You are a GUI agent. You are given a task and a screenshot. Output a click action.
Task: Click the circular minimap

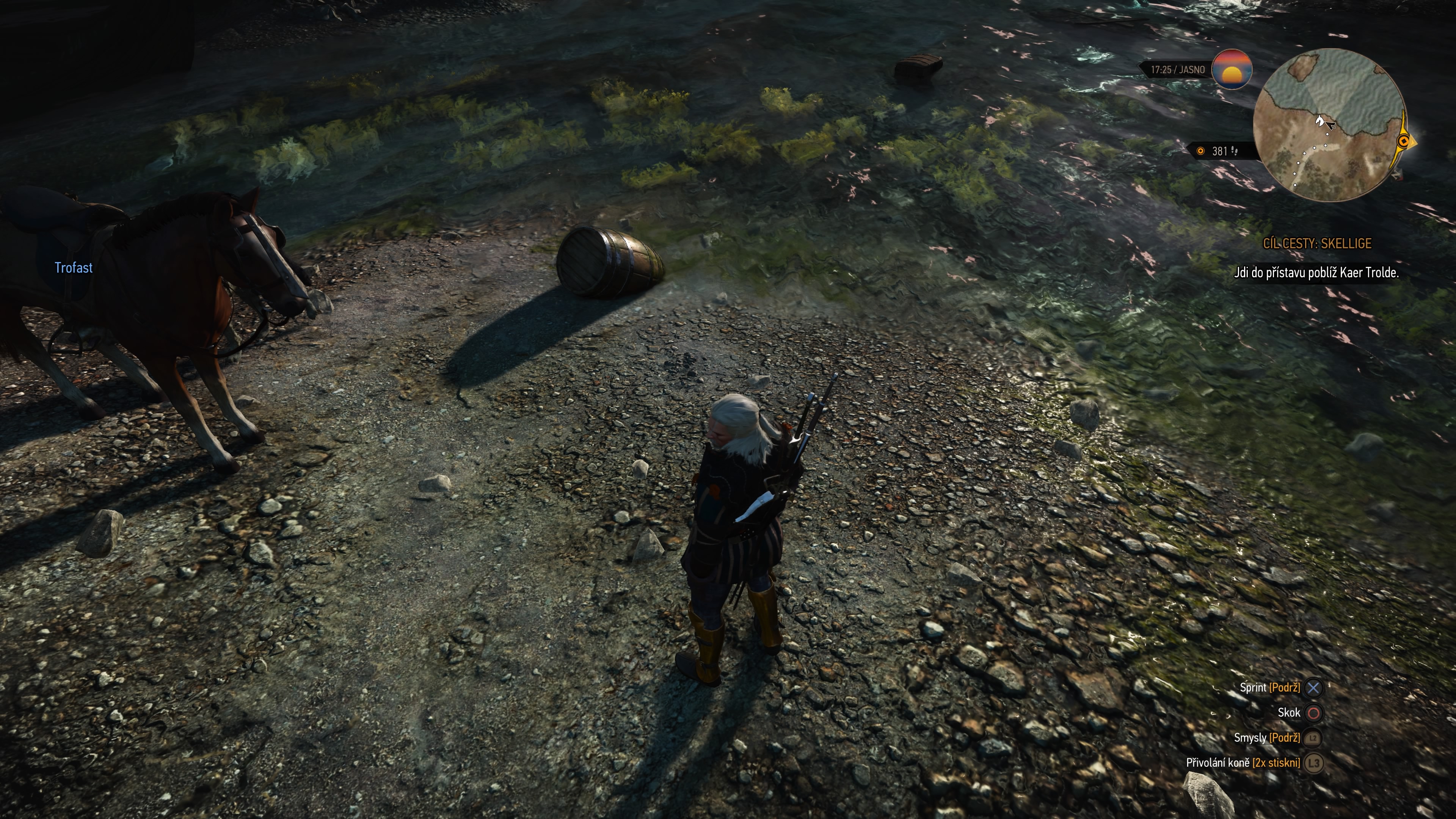pos(1329,125)
